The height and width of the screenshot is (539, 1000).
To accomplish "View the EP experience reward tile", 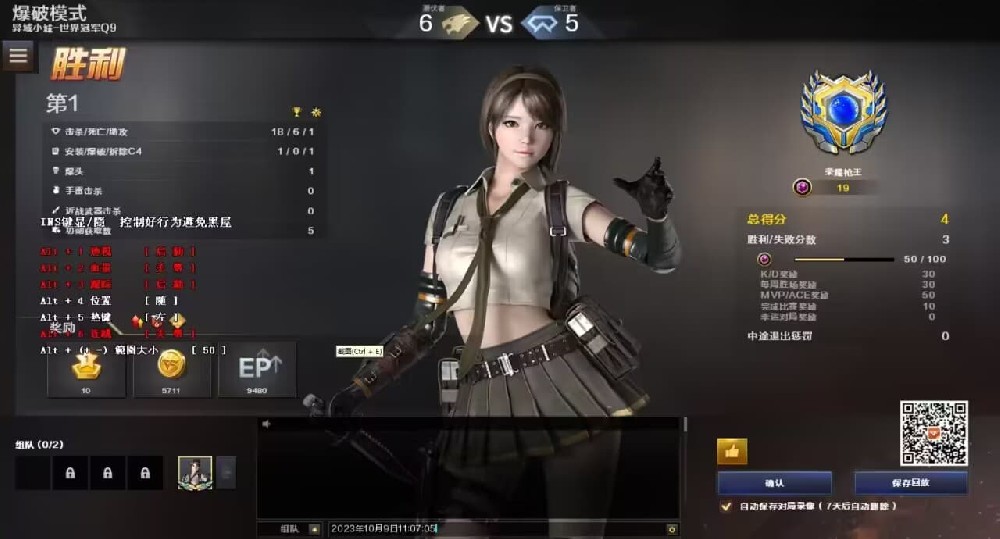I will click(x=257, y=369).
